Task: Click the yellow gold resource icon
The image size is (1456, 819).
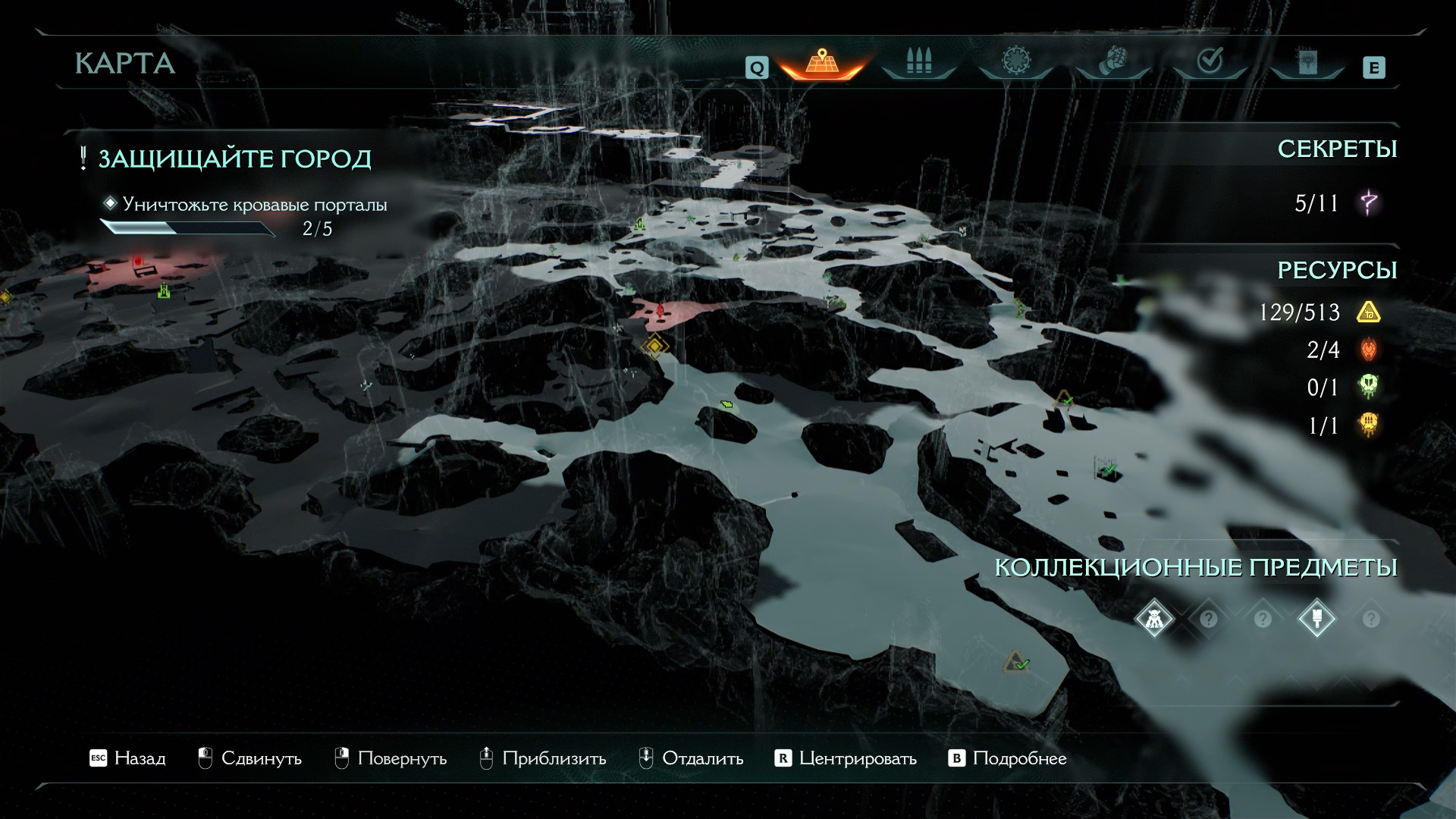Action: (1369, 312)
